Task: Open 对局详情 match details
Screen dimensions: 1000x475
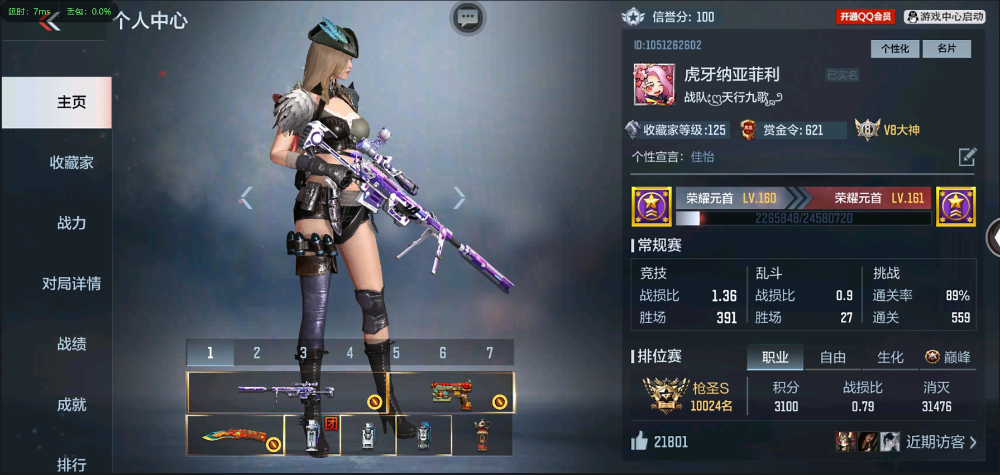Action: coord(71,283)
